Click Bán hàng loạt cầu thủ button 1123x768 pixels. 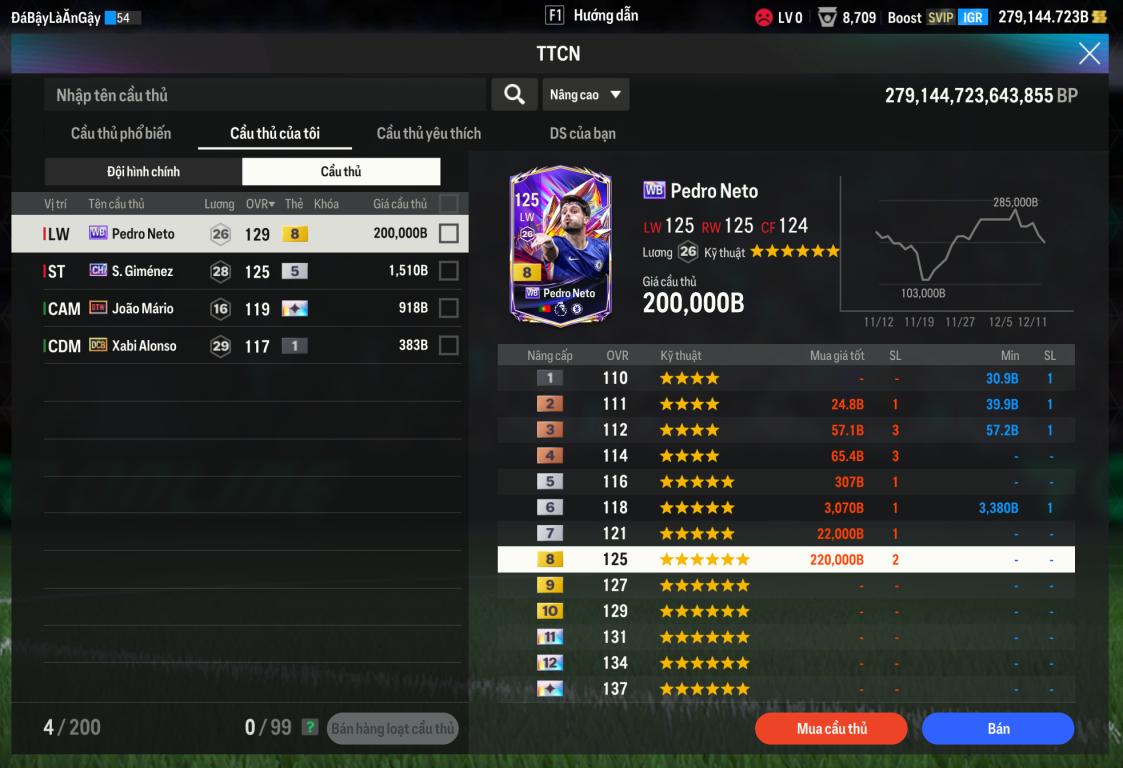tap(393, 729)
